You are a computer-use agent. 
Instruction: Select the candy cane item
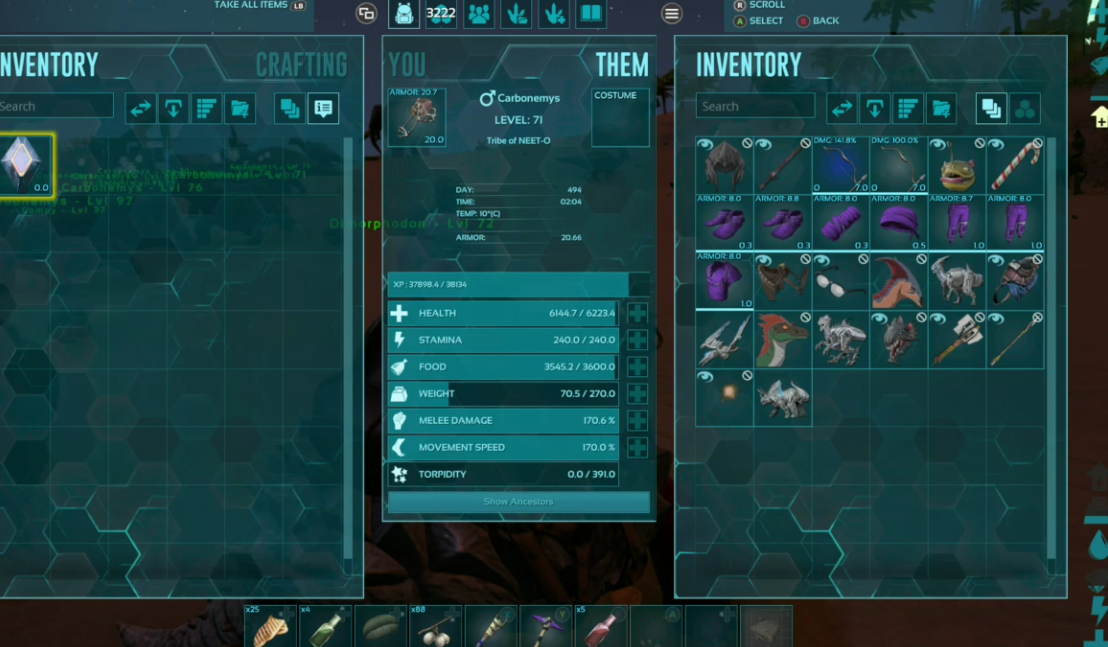1015,164
